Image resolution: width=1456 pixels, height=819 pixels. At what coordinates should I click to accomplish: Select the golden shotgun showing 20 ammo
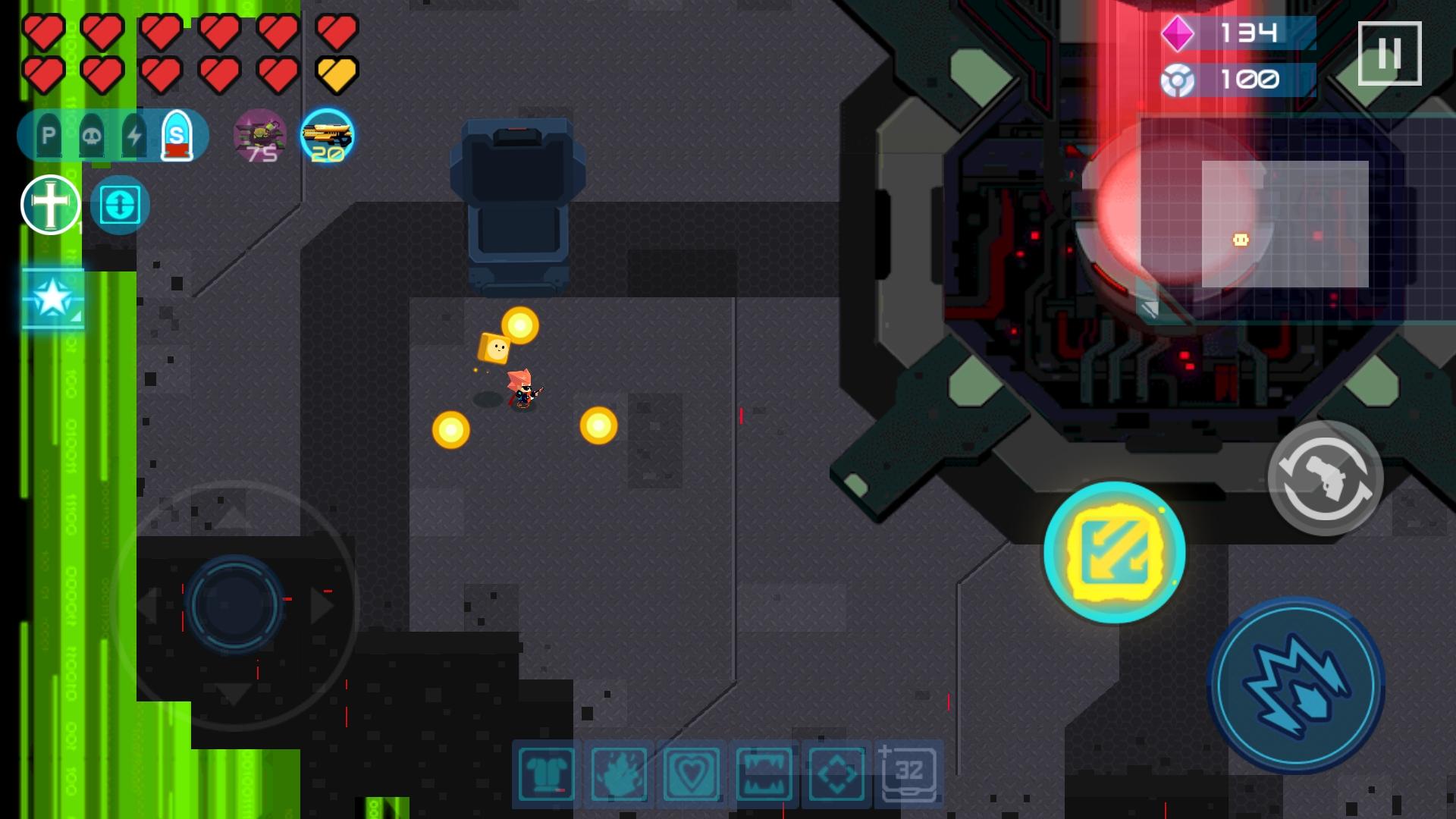pyautogui.click(x=329, y=136)
